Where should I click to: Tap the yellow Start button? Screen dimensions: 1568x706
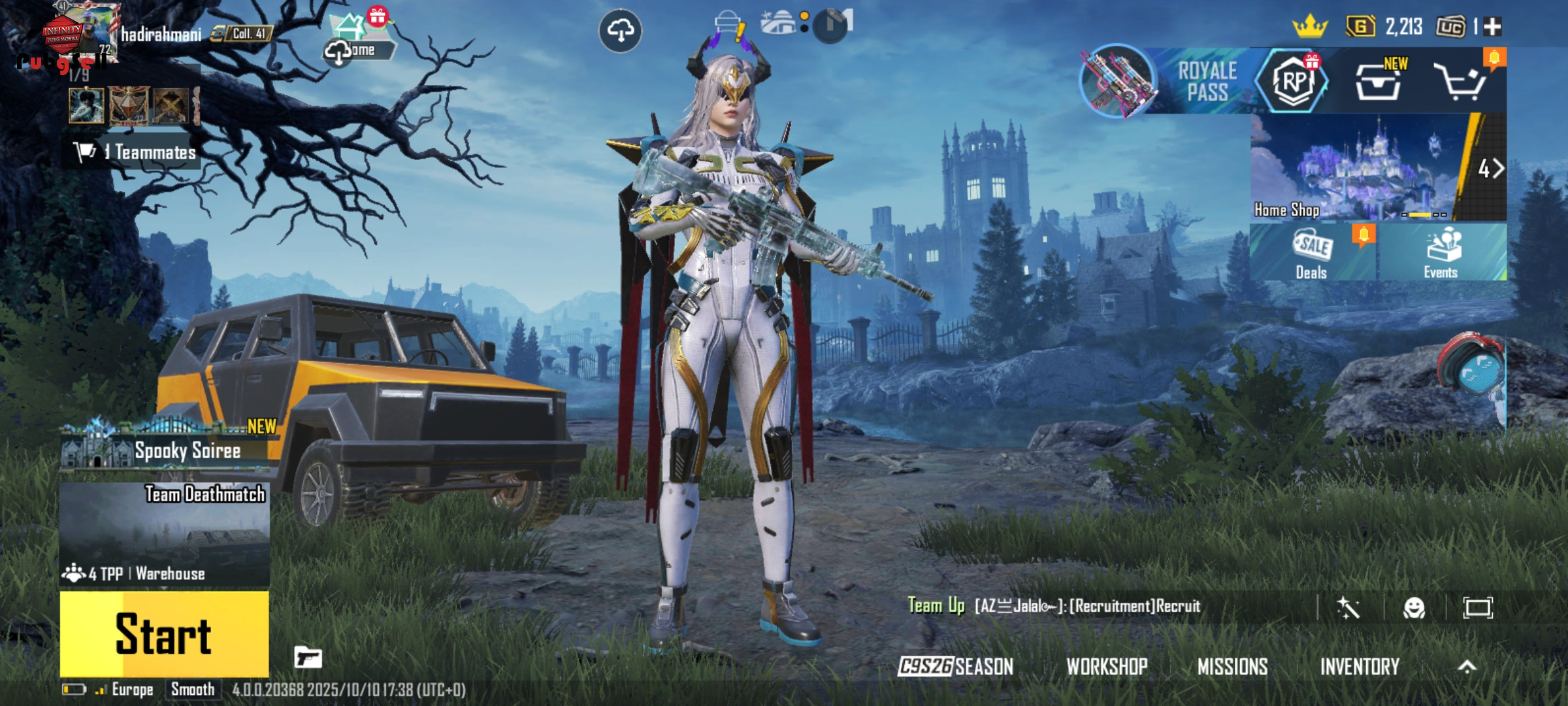164,633
